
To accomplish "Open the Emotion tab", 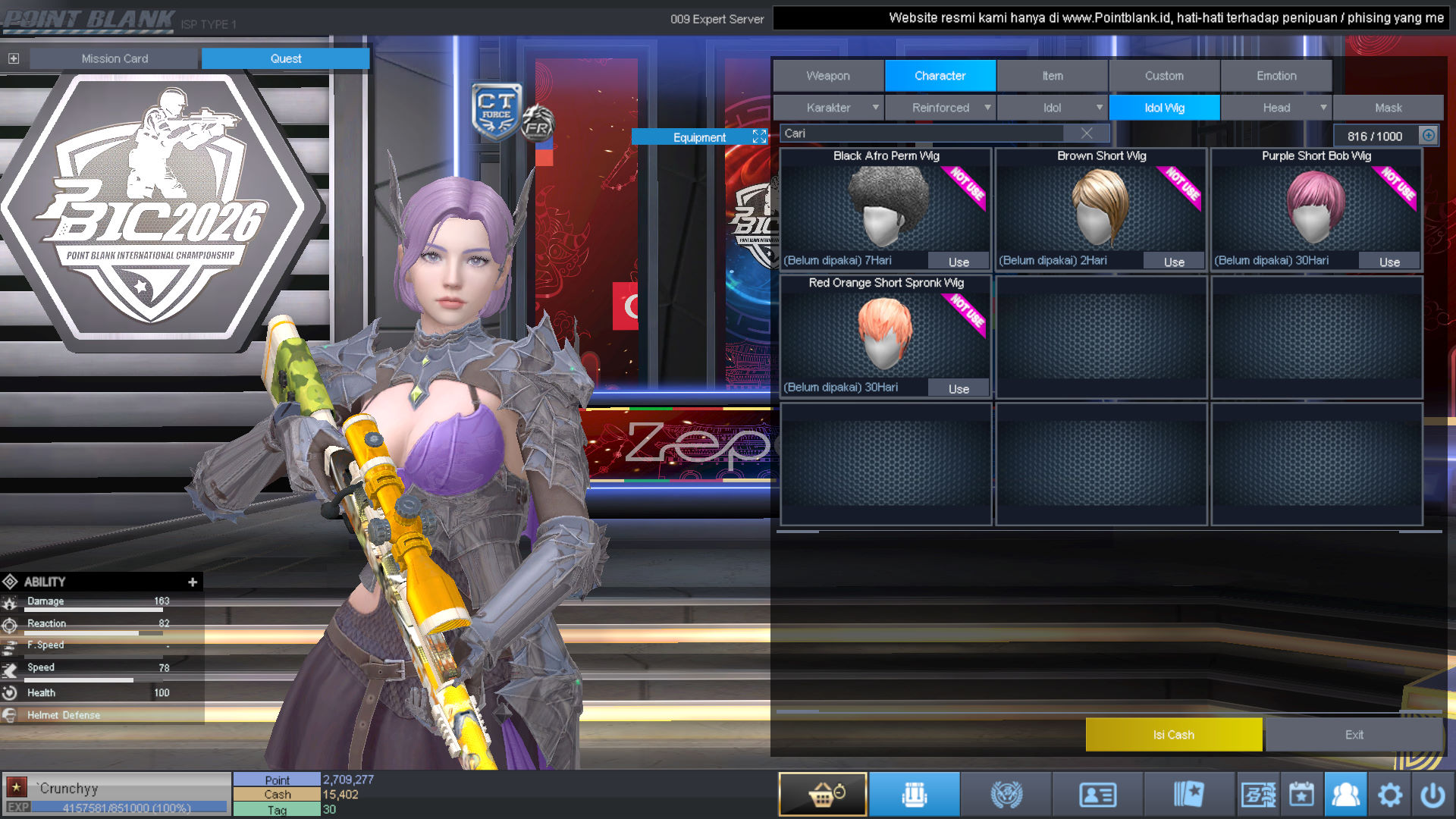I will 1276,76.
